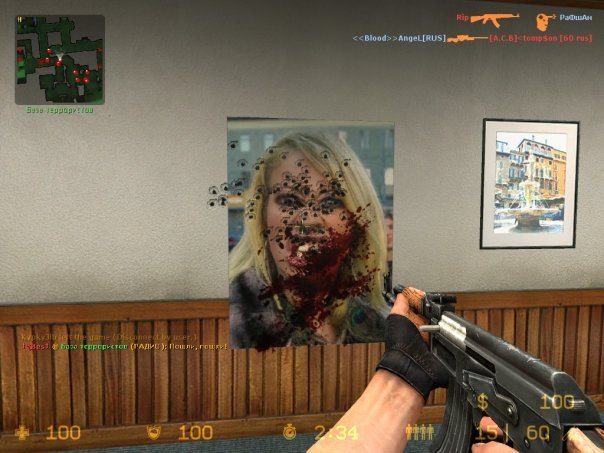This screenshot has height=453, width=604.
Task: Click the armor shield icon
Action: click(x=154, y=432)
